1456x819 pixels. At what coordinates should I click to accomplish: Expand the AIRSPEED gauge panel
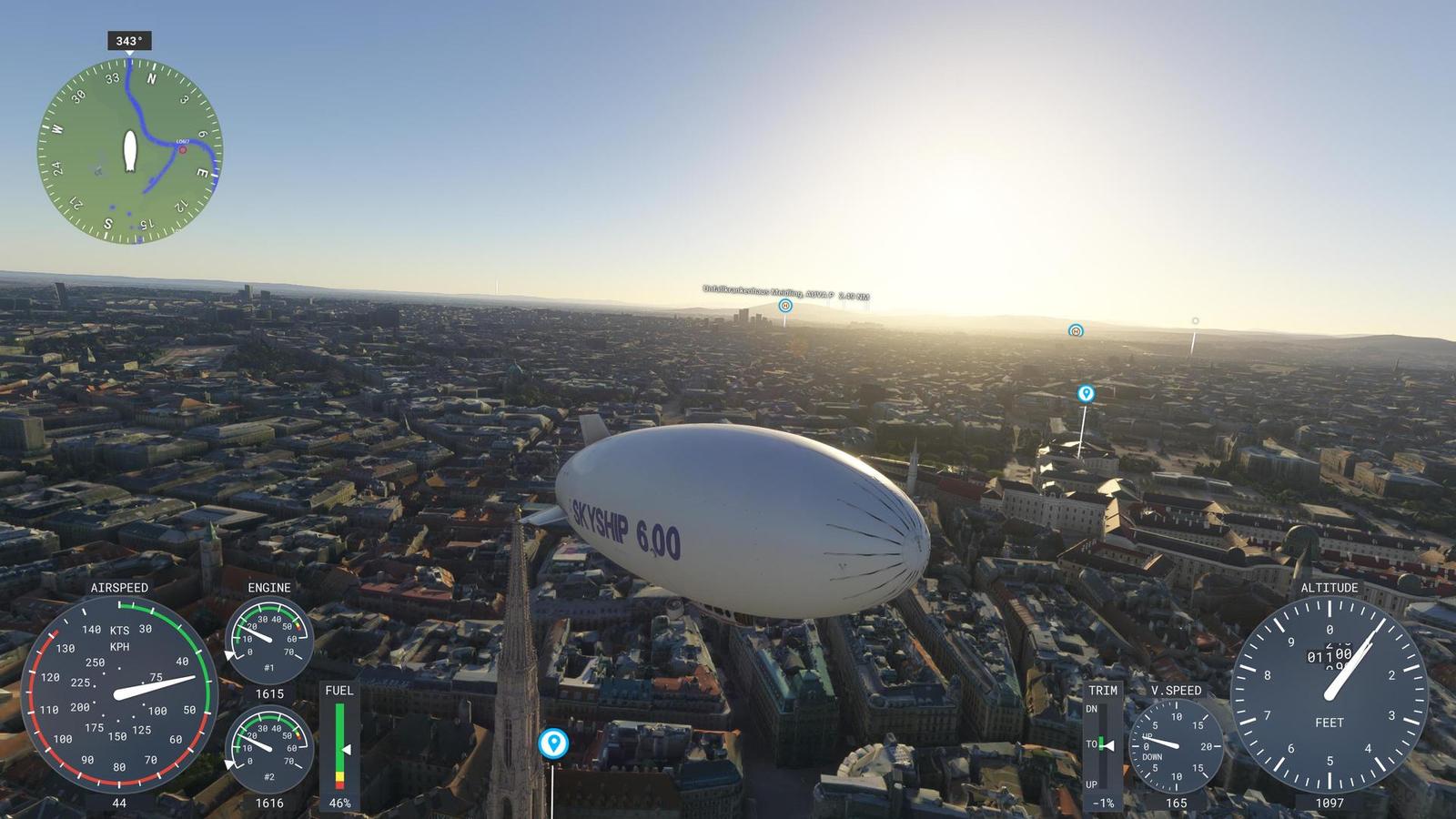pos(118,696)
